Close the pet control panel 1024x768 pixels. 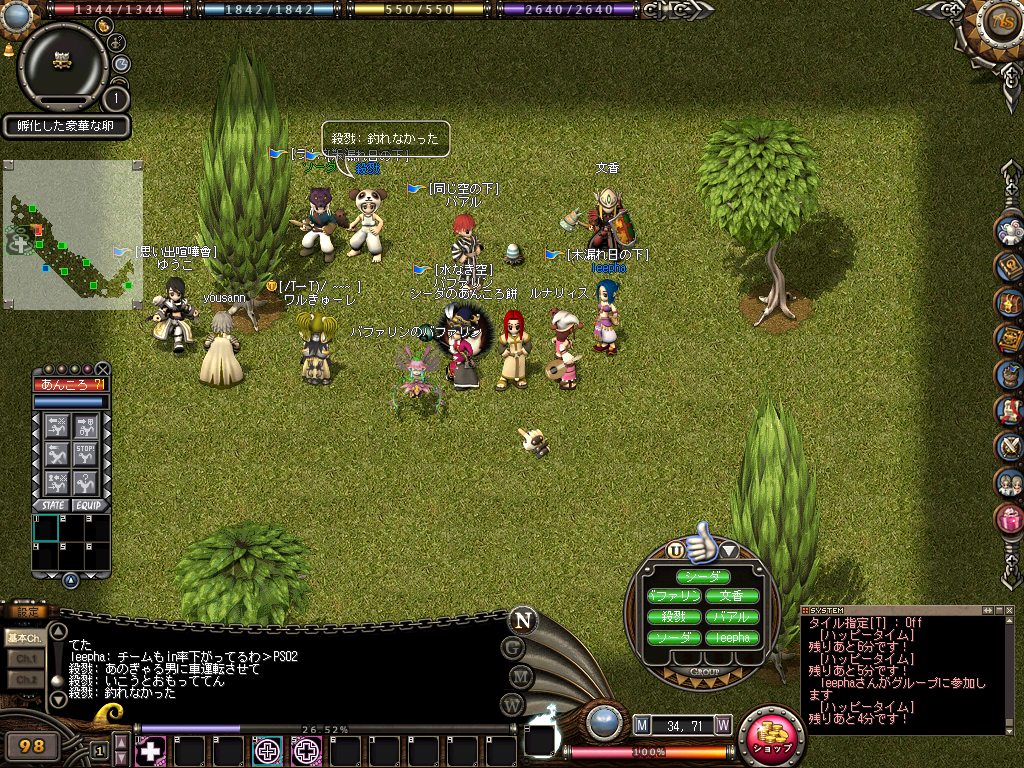[x=102, y=368]
